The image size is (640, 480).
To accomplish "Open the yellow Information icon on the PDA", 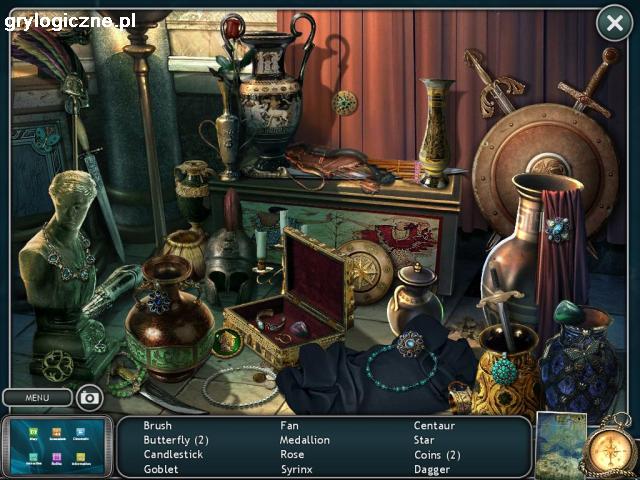I will tap(81, 458).
